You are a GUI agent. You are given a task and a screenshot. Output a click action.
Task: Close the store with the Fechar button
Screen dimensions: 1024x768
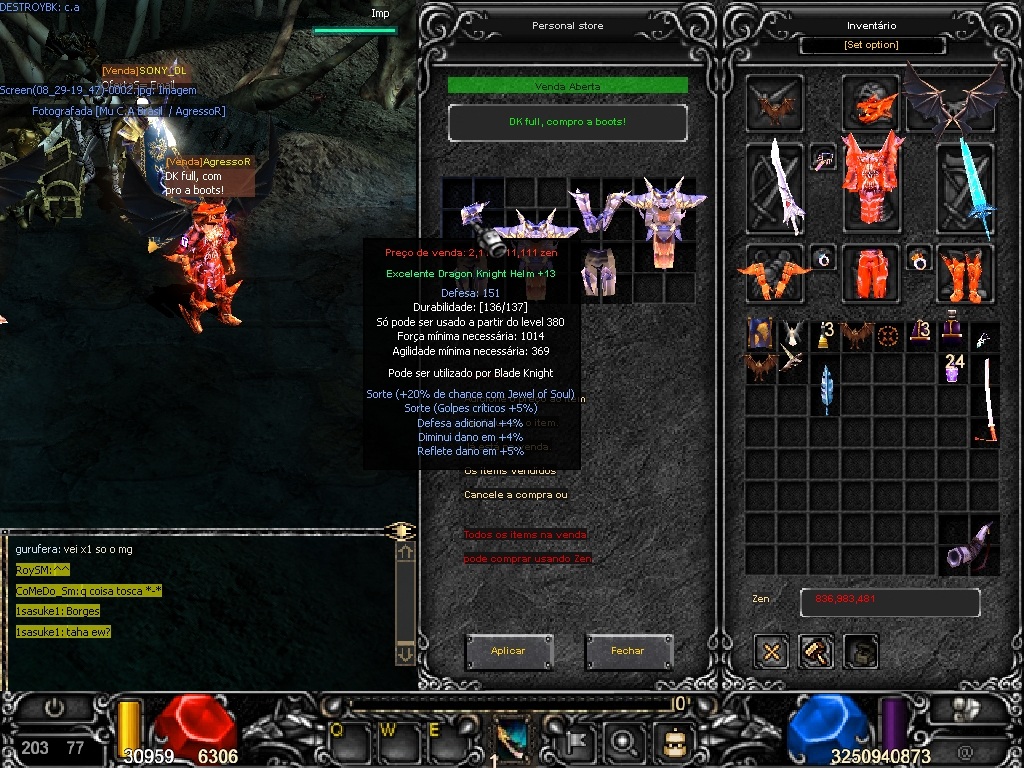628,651
